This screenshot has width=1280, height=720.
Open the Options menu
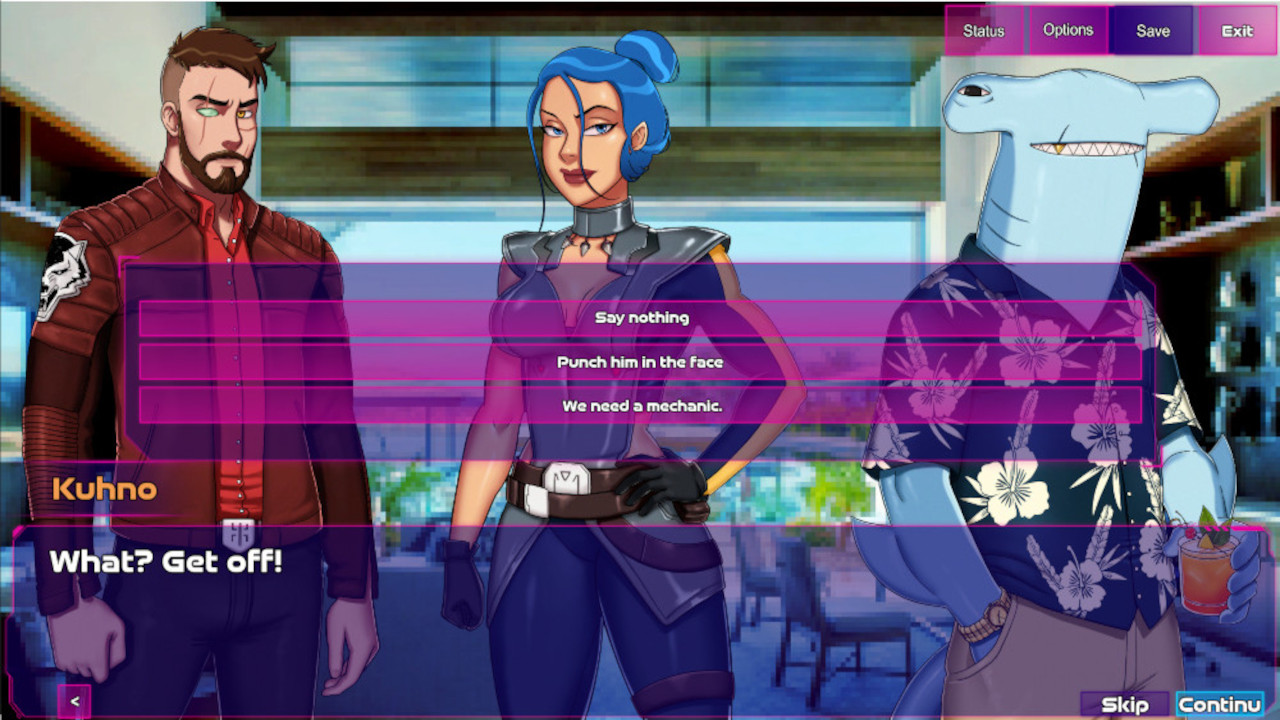pyautogui.click(x=1068, y=31)
